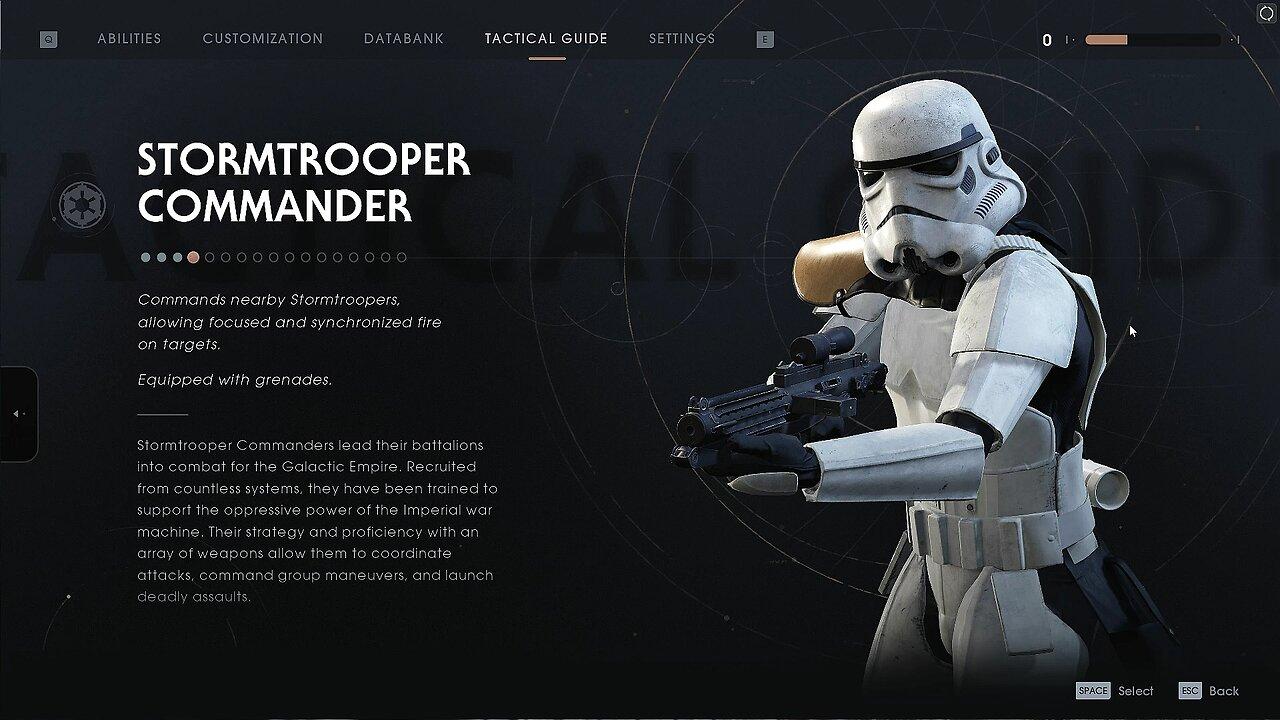This screenshot has width=1280, height=720.
Task: Click the Q key shortcut icon
Action: (46, 38)
